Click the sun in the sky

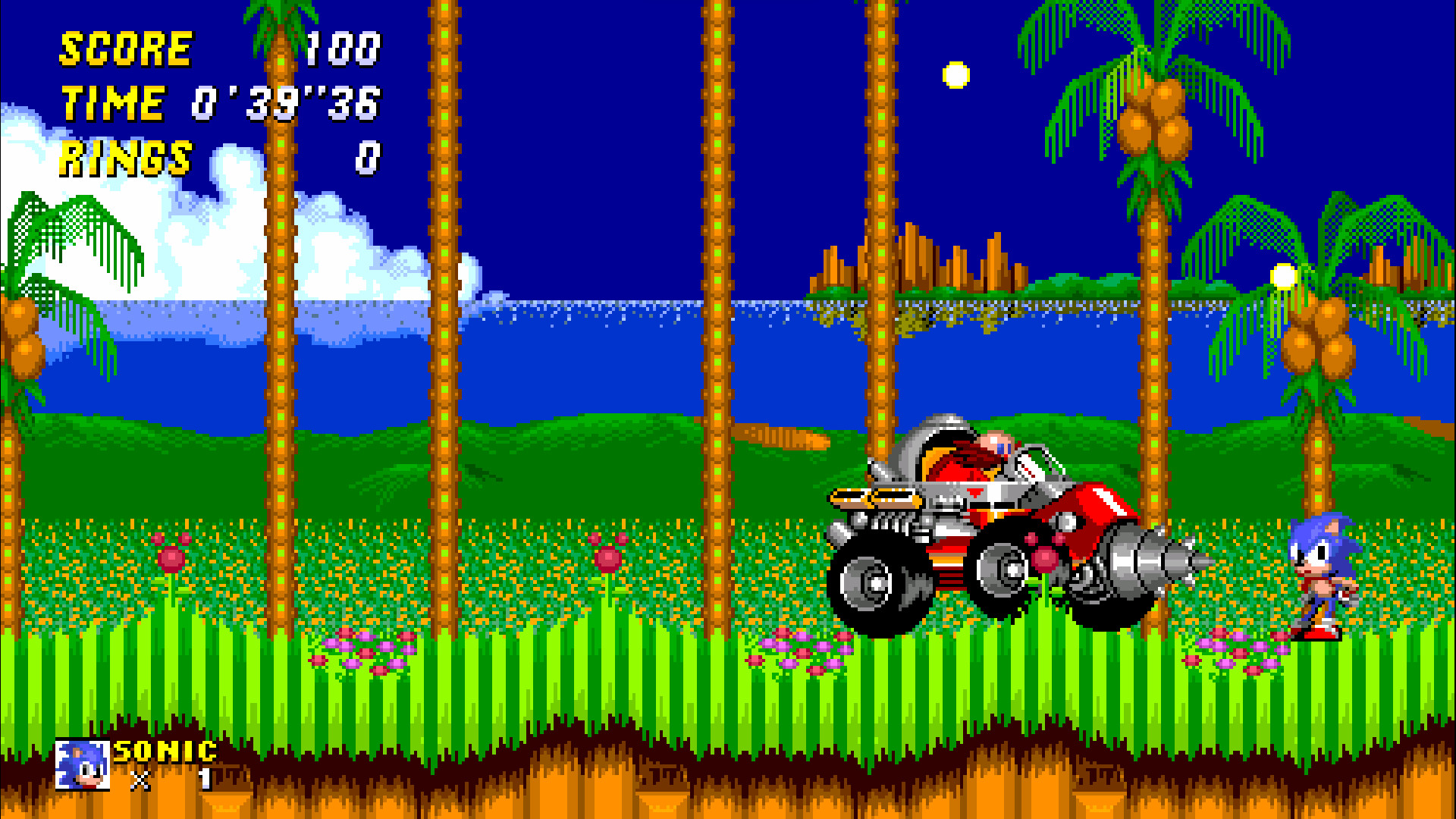(957, 76)
